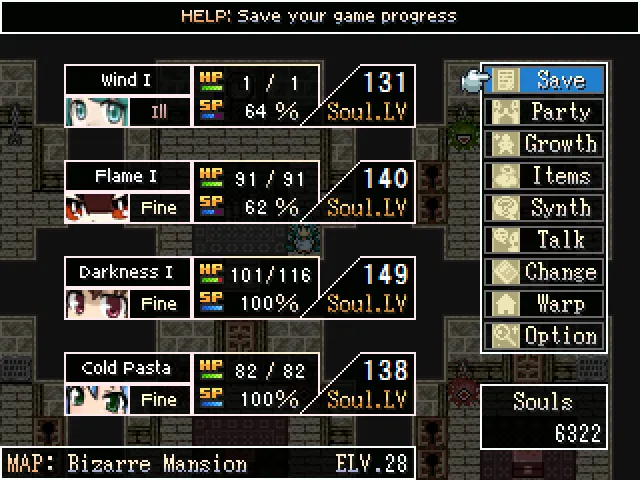
Task: Open the Party menu
Action: (547, 112)
